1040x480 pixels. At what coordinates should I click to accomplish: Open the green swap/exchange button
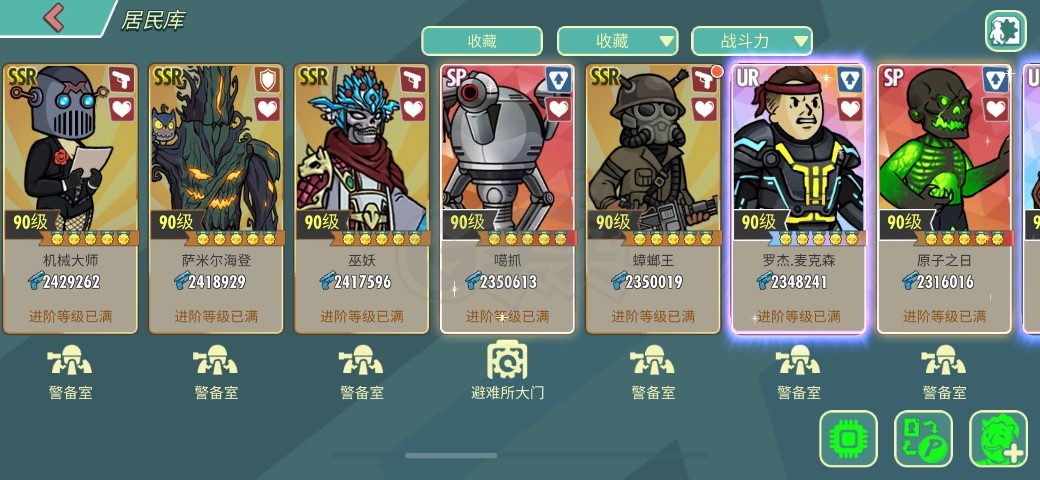coord(923,439)
